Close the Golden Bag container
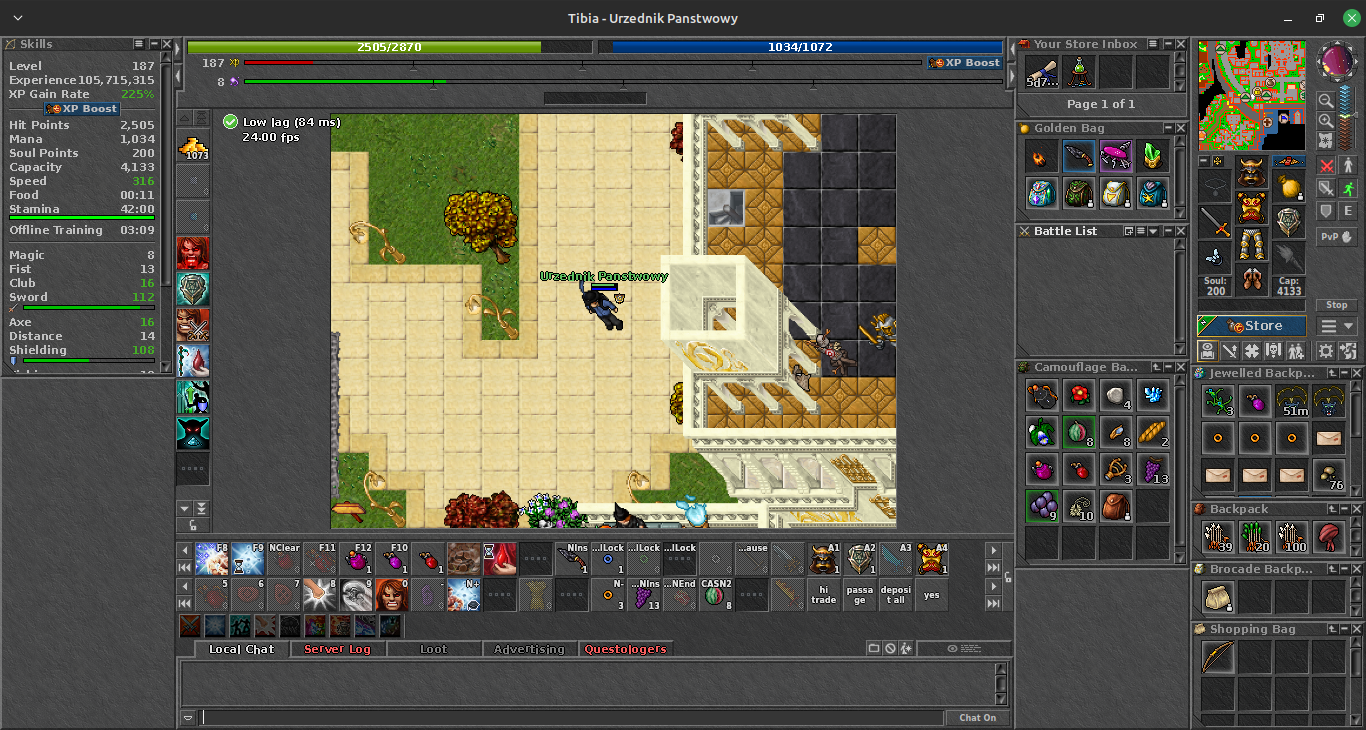Viewport: 1366px width, 730px height. (1181, 128)
